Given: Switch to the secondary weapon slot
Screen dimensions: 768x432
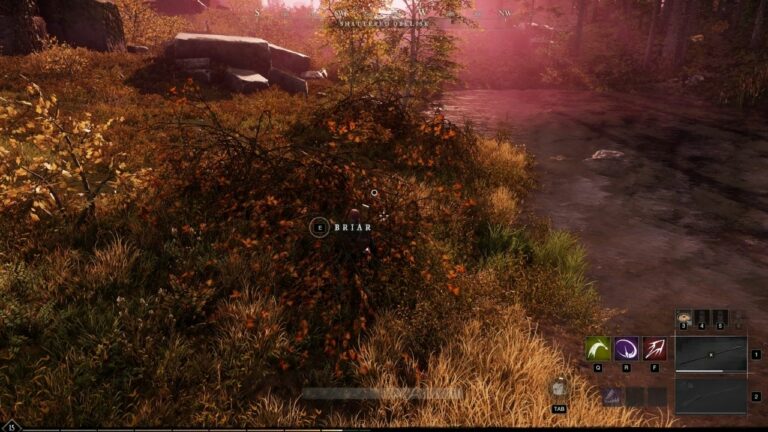Looking at the screenshot, I should pos(711,396).
